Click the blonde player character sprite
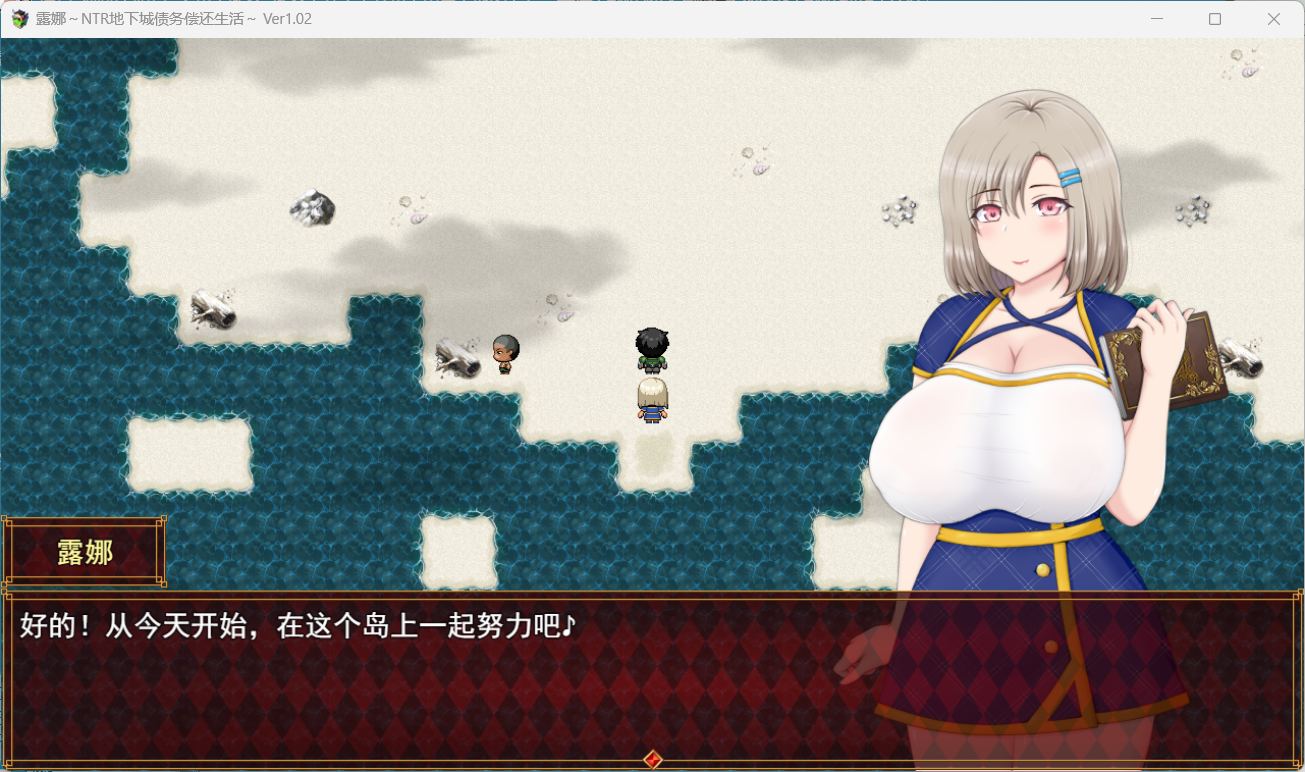The width and height of the screenshot is (1305, 772). pyautogui.click(x=652, y=400)
